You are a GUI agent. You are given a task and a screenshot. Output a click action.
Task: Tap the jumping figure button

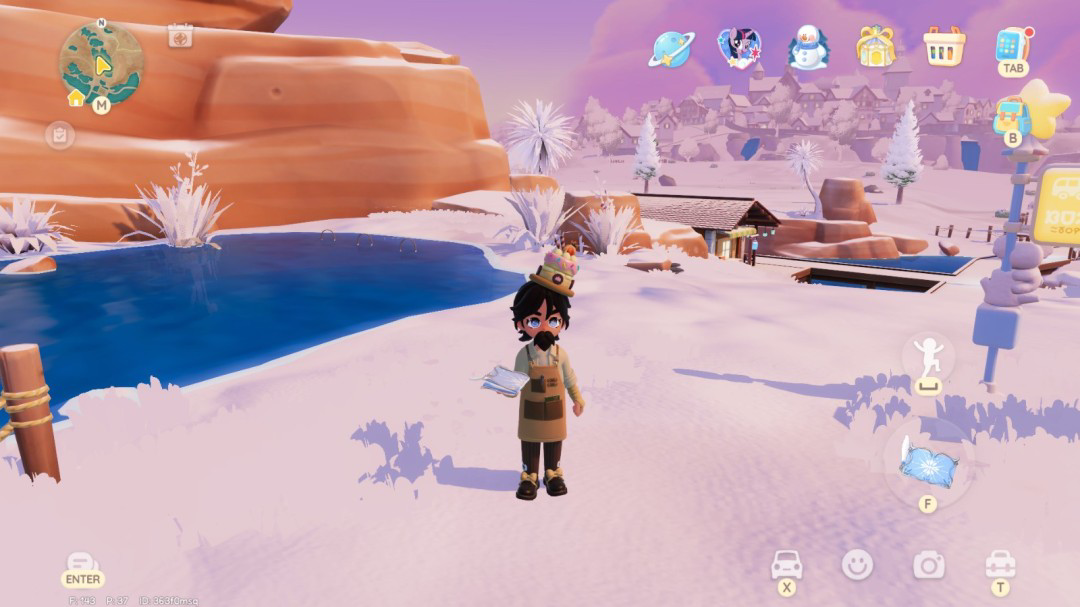click(x=928, y=358)
